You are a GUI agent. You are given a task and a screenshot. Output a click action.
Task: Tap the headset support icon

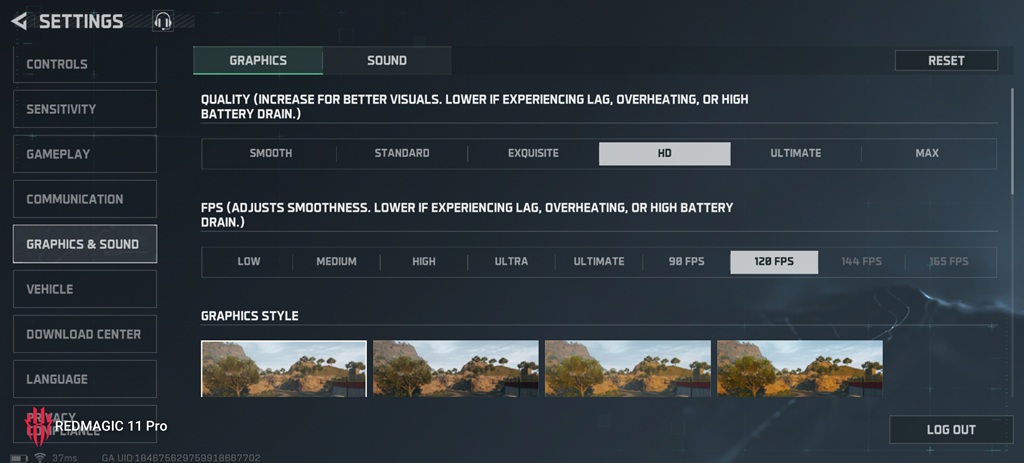pyautogui.click(x=163, y=21)
